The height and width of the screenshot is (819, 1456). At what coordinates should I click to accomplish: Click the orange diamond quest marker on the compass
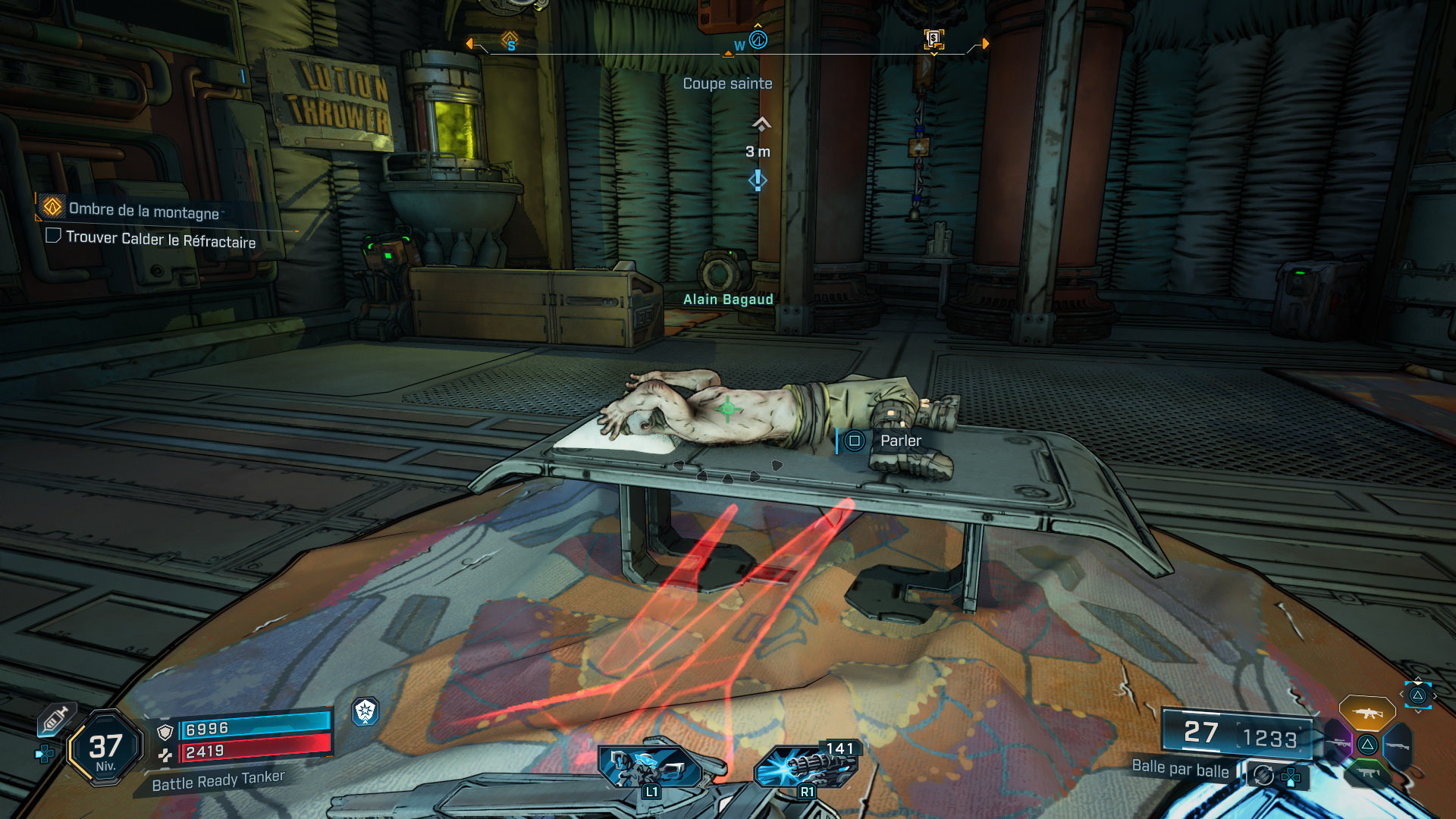click(510, 39)
